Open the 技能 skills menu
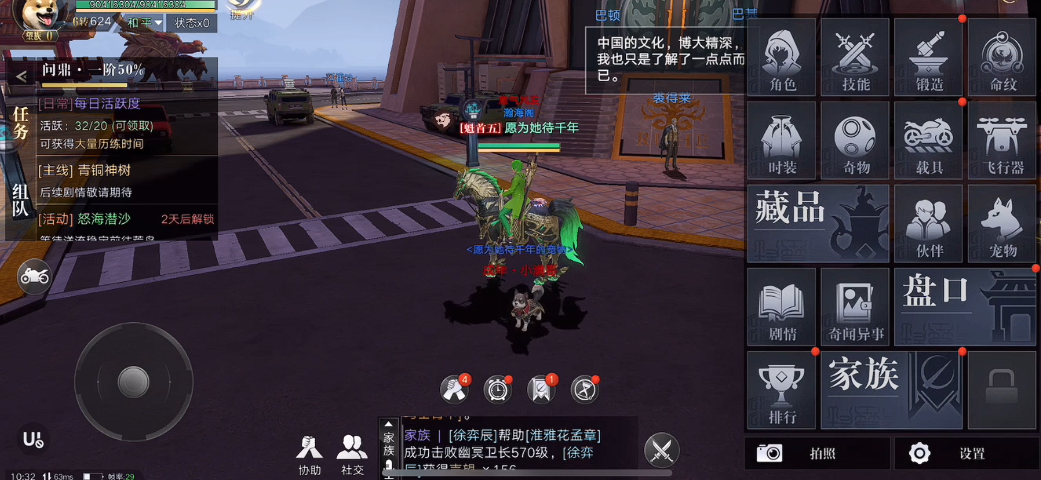The height and width of the screenshot is (480, 1041). tap(855, 57)
